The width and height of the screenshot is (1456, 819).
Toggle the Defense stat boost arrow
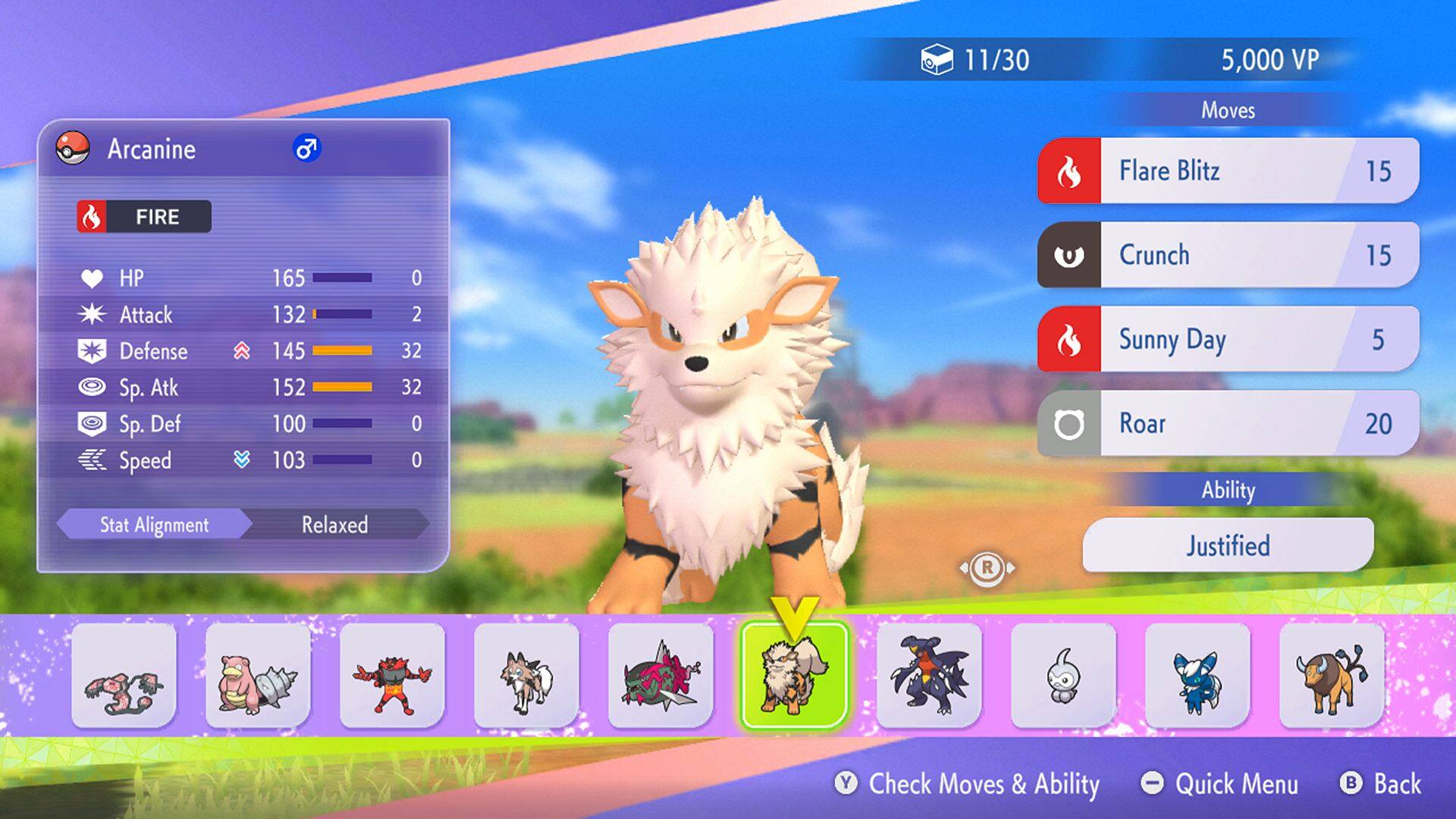[243, 351]
